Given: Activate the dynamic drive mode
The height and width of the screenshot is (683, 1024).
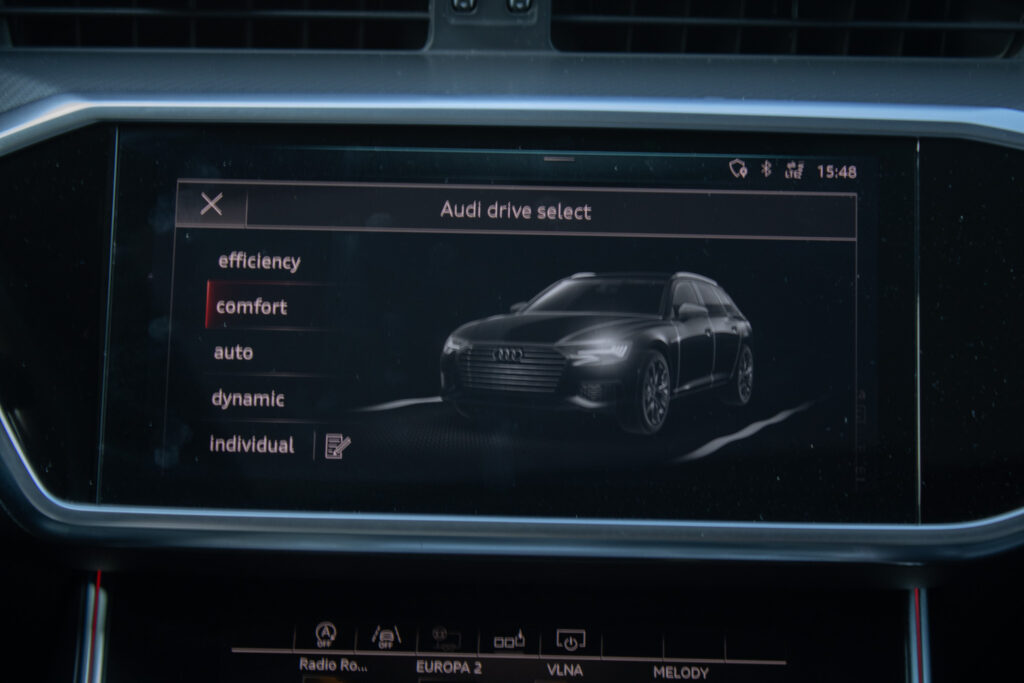Looking at the screenshot, I should [x=248, y=399].
